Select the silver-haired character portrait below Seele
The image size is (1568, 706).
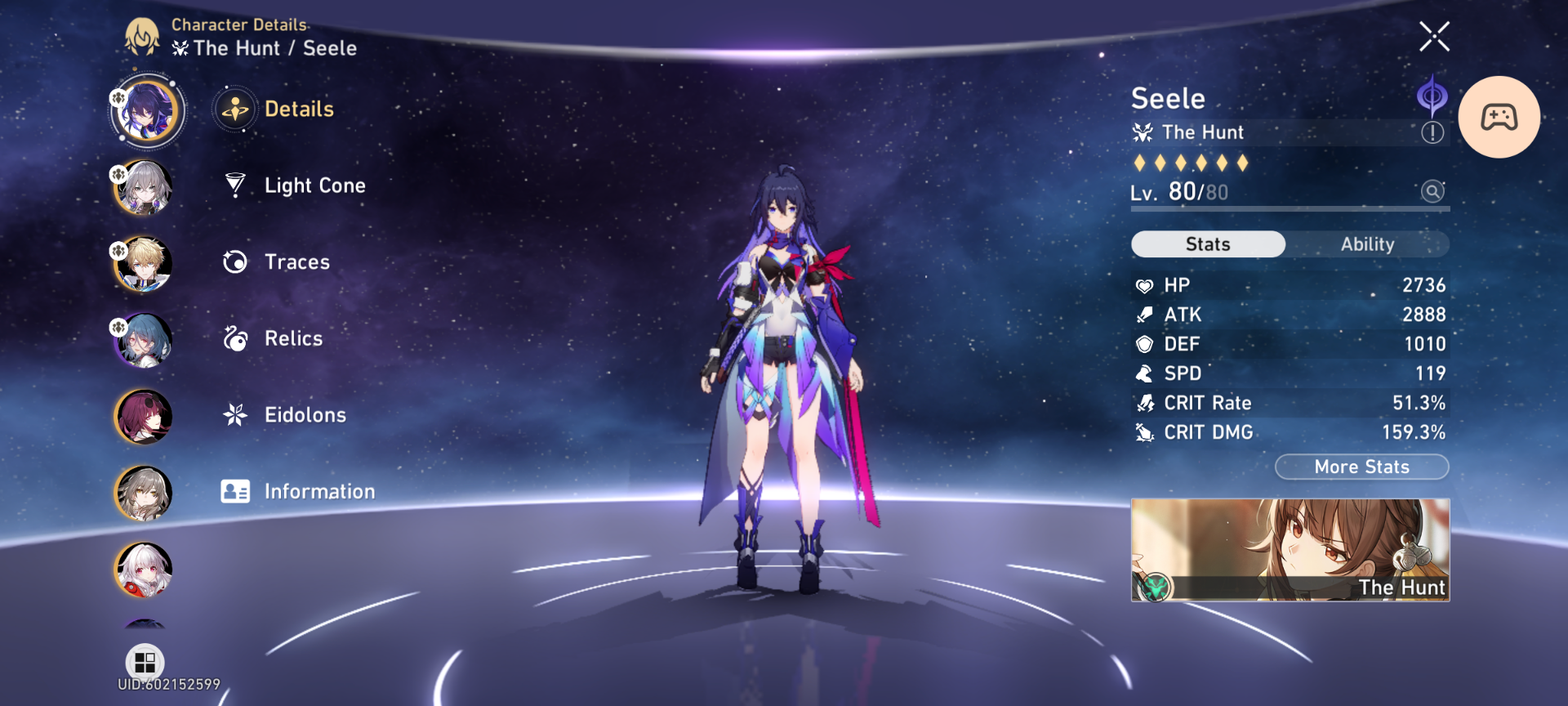pos(144,188)
